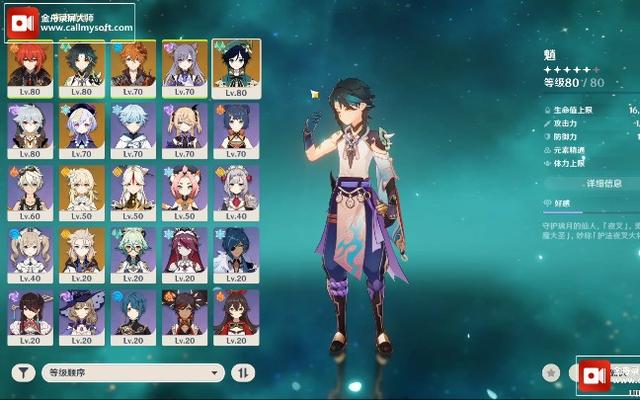Choose Chongyun's portrait
The width and height of the screenshot is (640, 400).
(133, 130)
